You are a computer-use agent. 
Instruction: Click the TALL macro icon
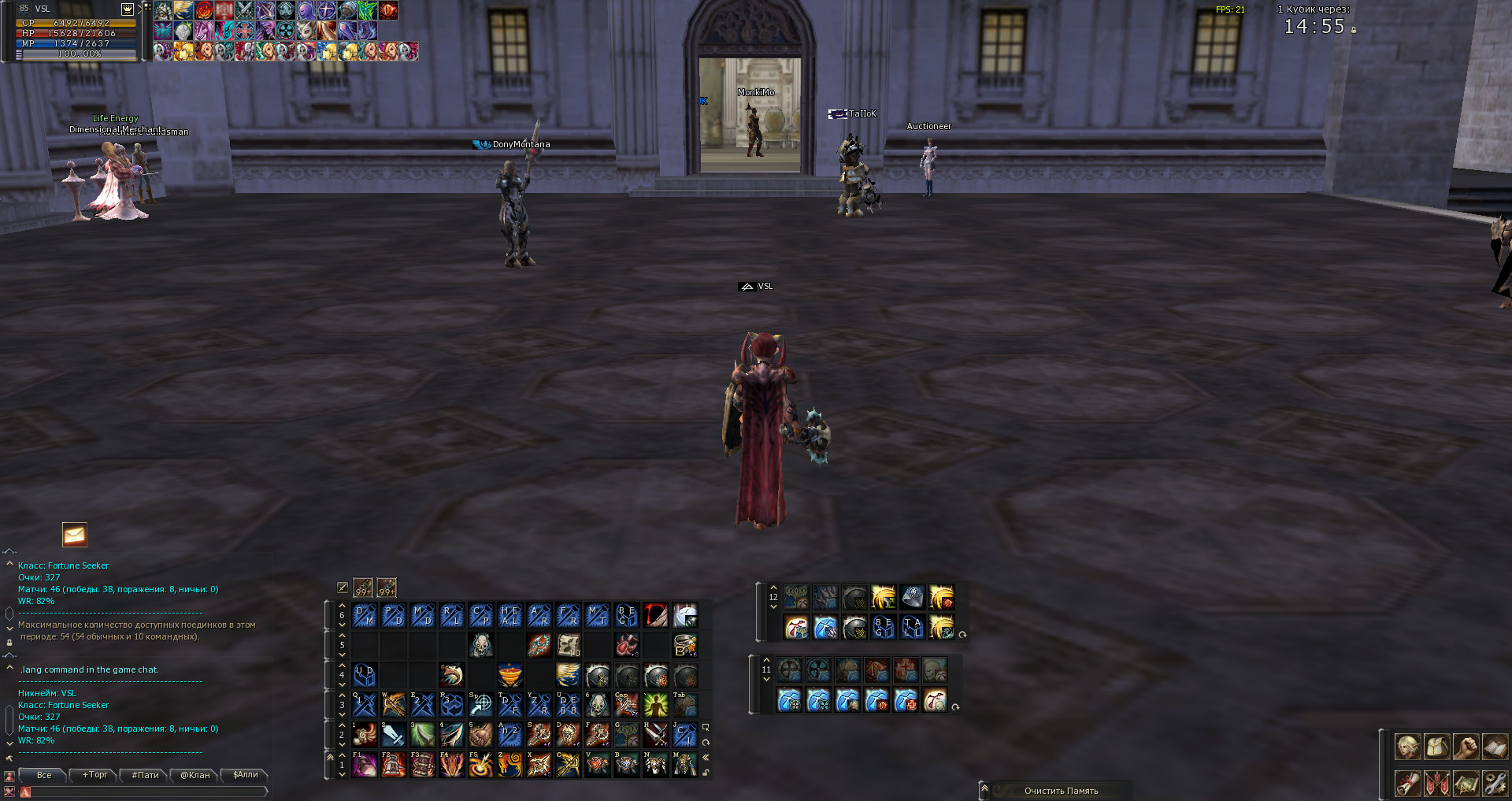[913, 627]
